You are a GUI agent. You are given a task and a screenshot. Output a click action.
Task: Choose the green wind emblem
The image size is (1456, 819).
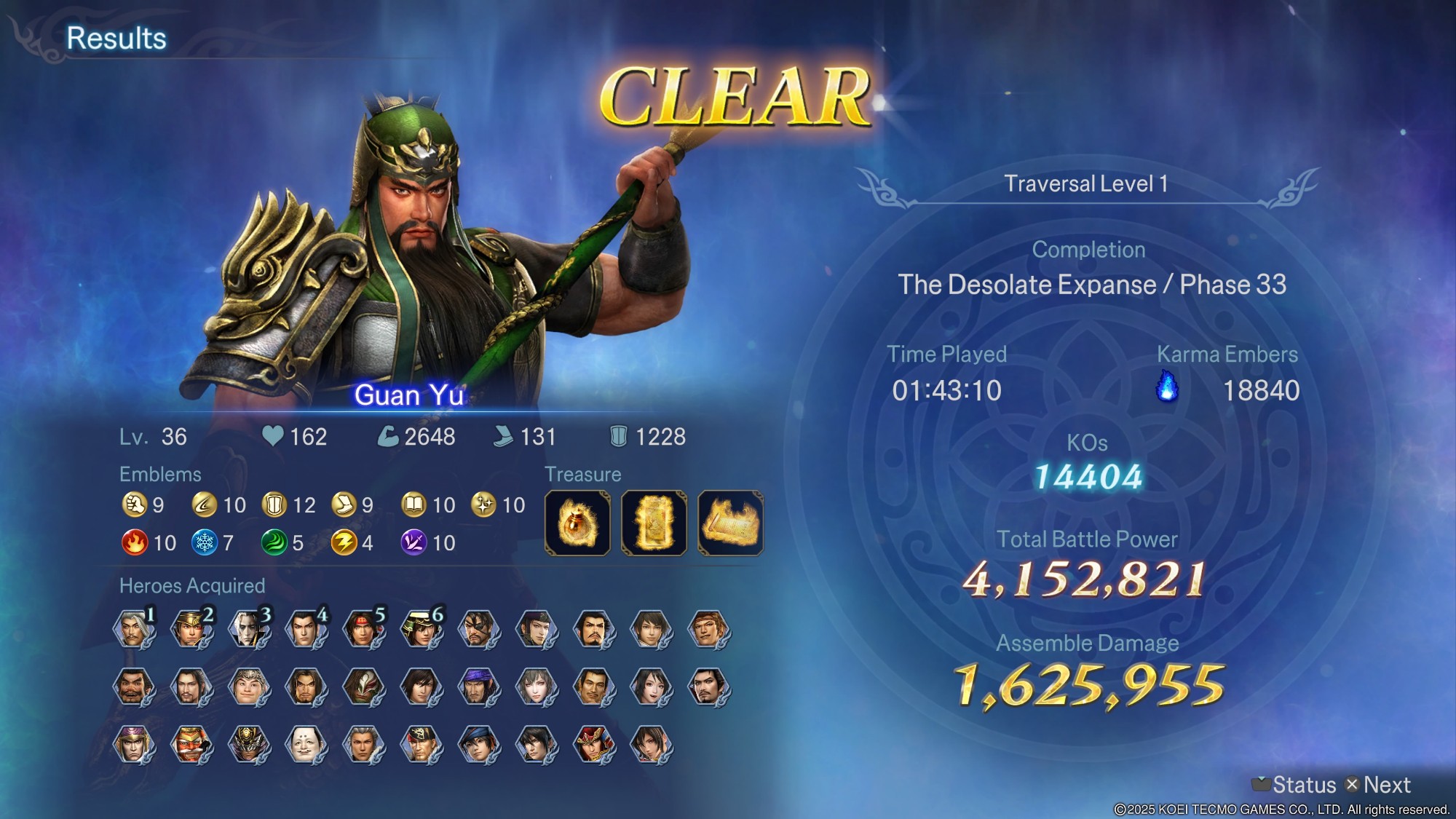click(x=274, y=542)
